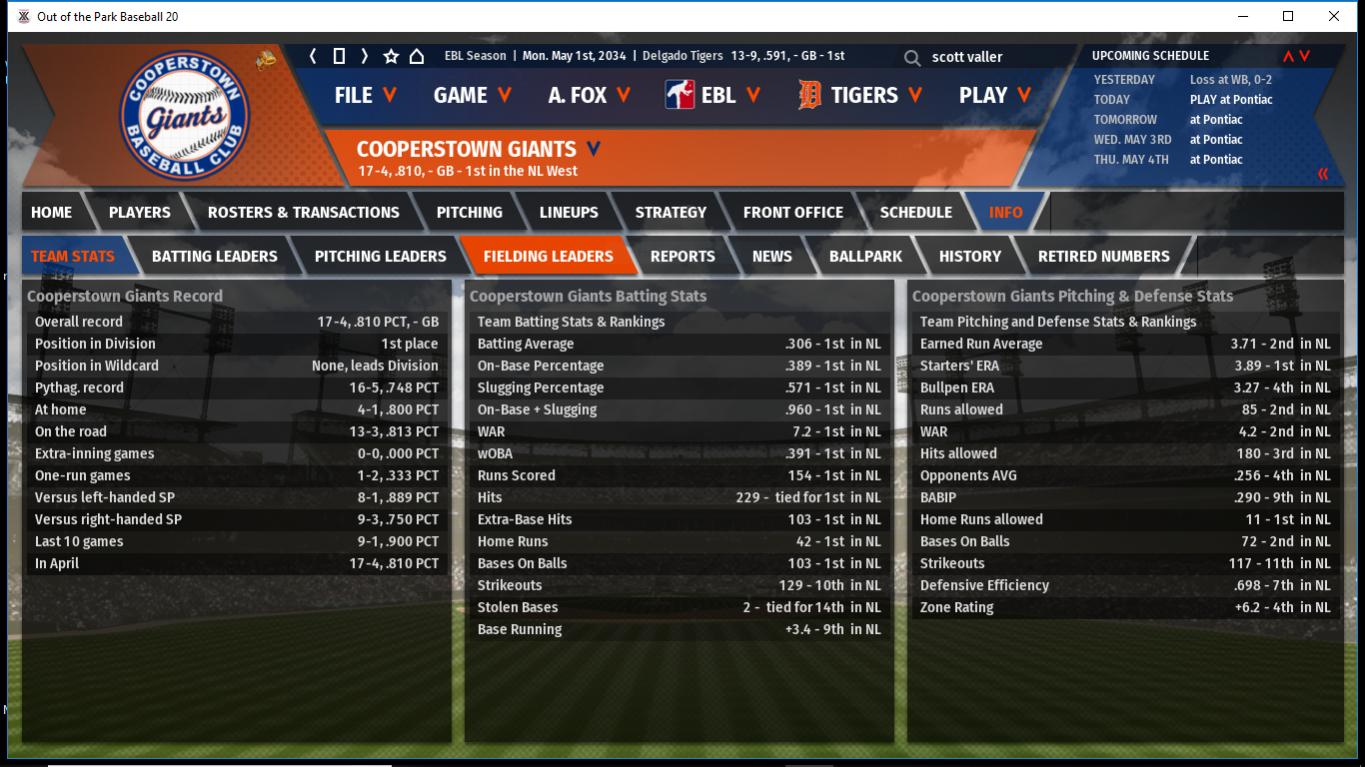Open the ROSTERS & TRANSACTIONS tab
Screen dimensions: 1365x767
tap(303, 212)
